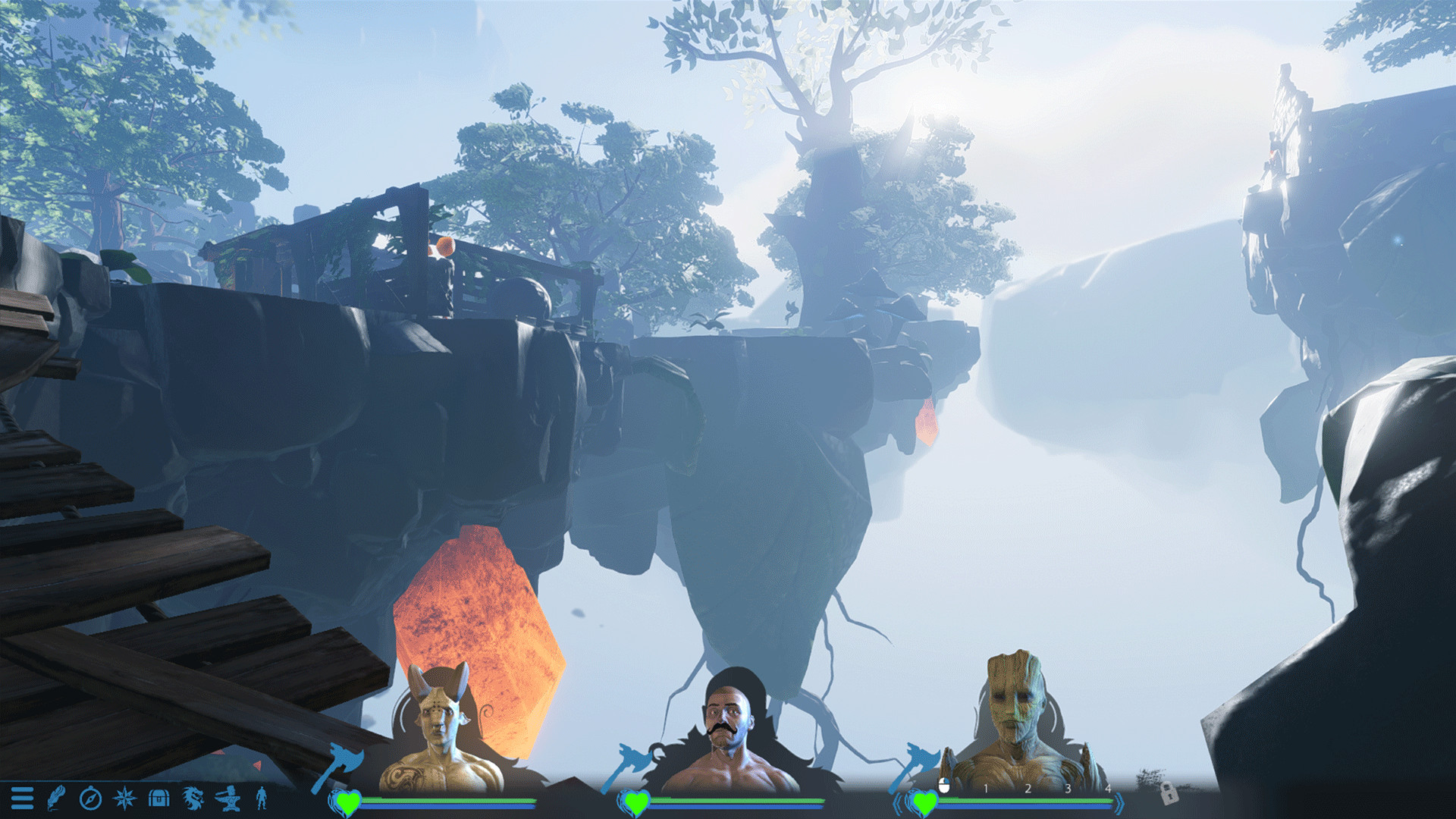Click the compass icon in the toolbar
The height and width of the screenshot is (819, 1456).
coord(90,799)
